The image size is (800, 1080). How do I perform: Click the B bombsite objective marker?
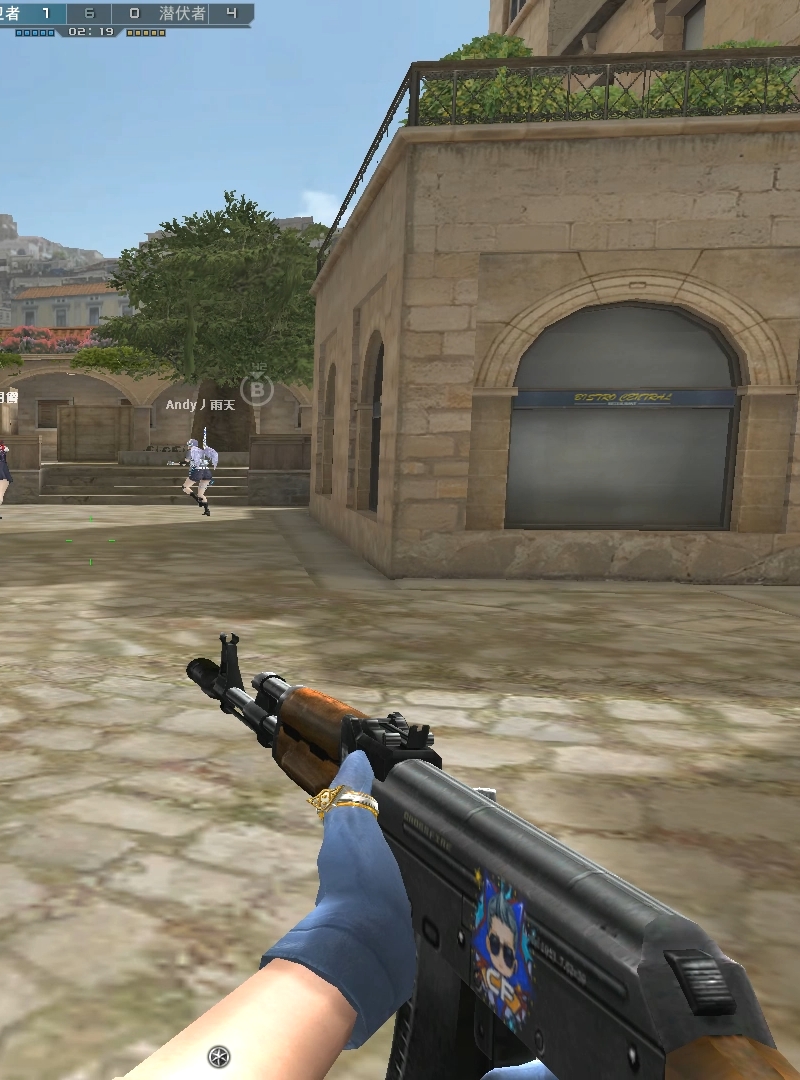[x=257, y=388]
